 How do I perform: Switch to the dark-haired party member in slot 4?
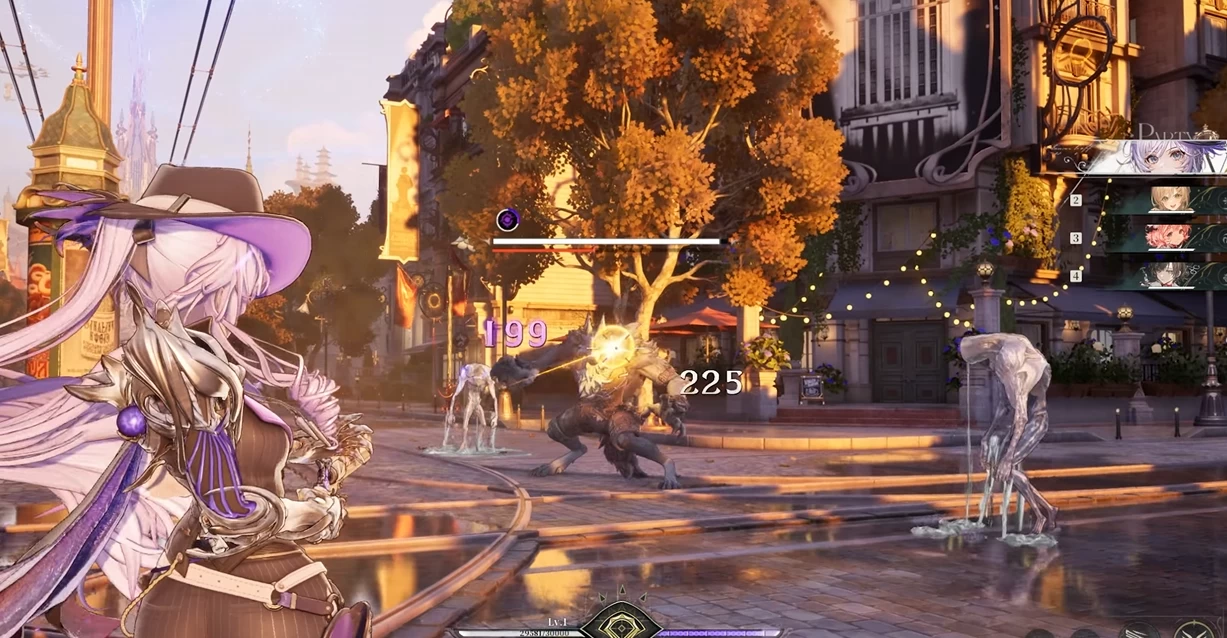coord(1168,275)
